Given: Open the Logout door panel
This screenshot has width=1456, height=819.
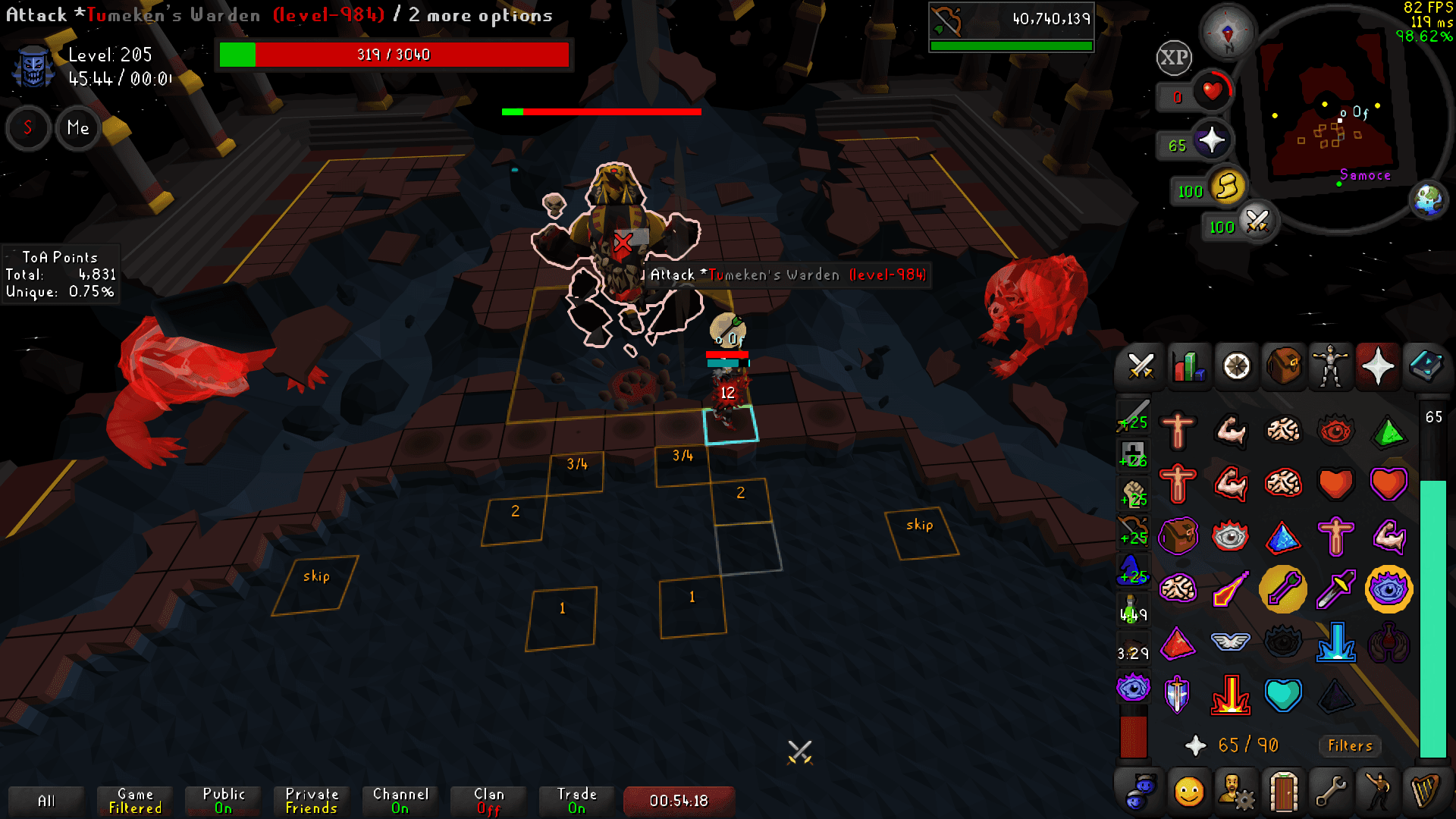Looking at the screenshot, I should (x=1284, y=790).
